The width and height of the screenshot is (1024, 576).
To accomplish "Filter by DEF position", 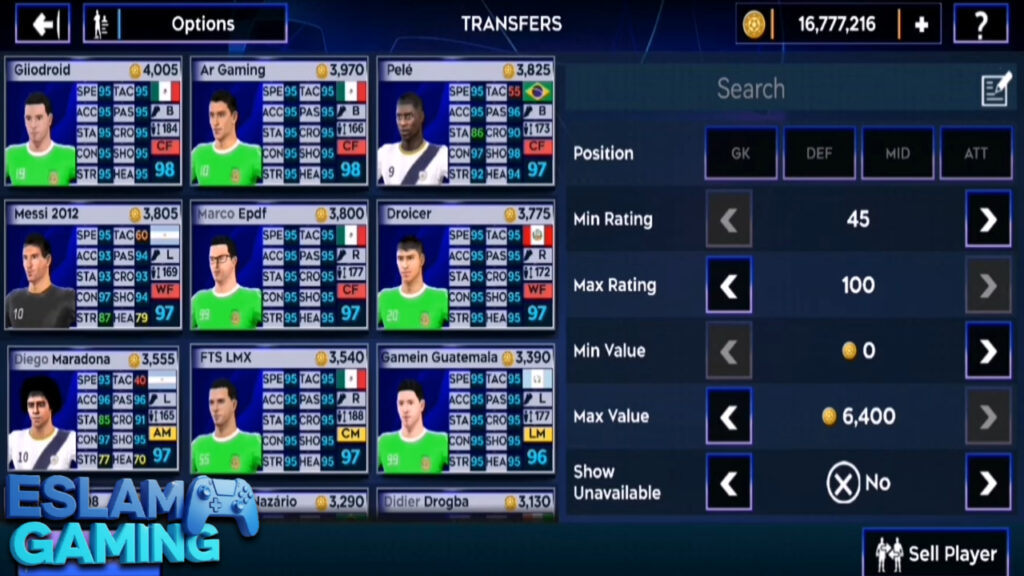I will pos(819,153).
